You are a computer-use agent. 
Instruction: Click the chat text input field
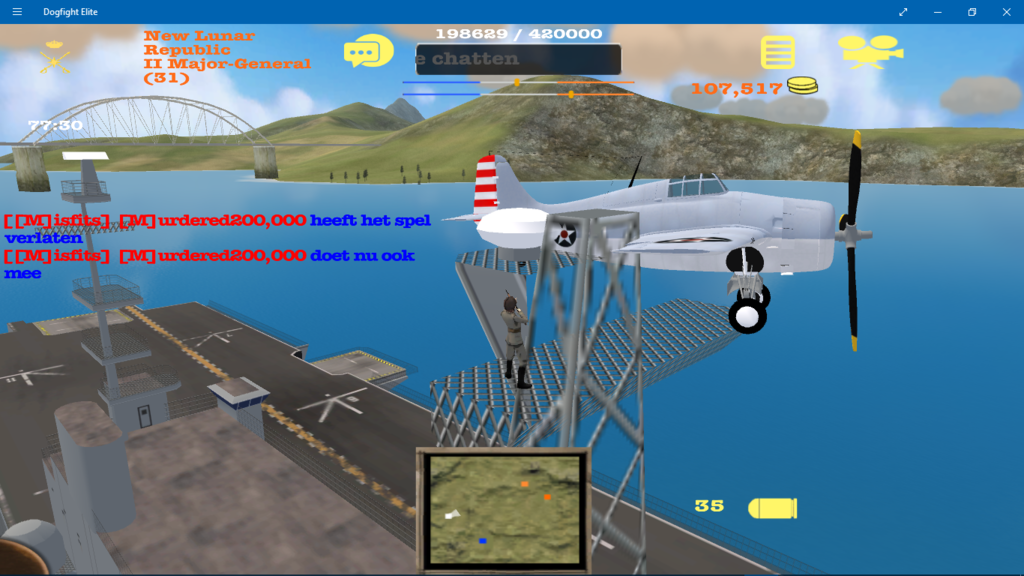click(x=518, y=59)
